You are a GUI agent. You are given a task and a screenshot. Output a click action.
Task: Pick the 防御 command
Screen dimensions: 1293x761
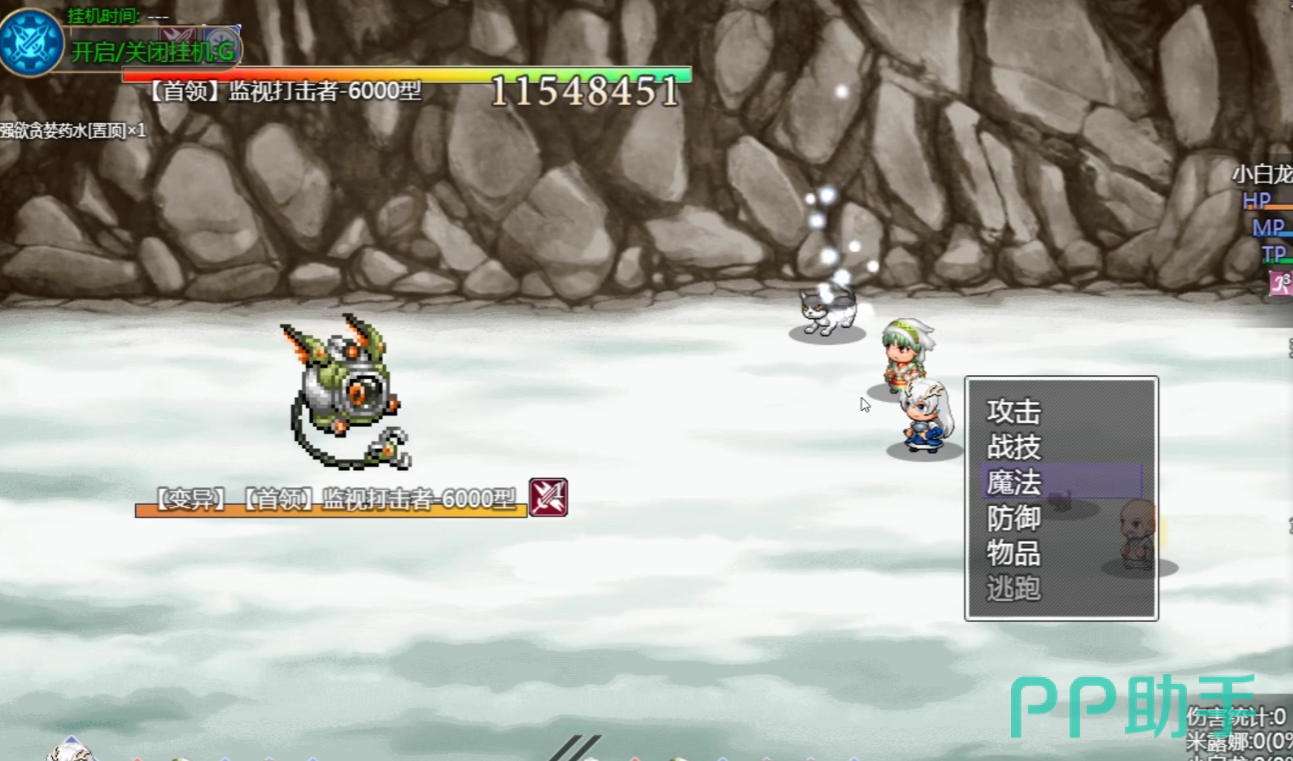click(1014, 518)
